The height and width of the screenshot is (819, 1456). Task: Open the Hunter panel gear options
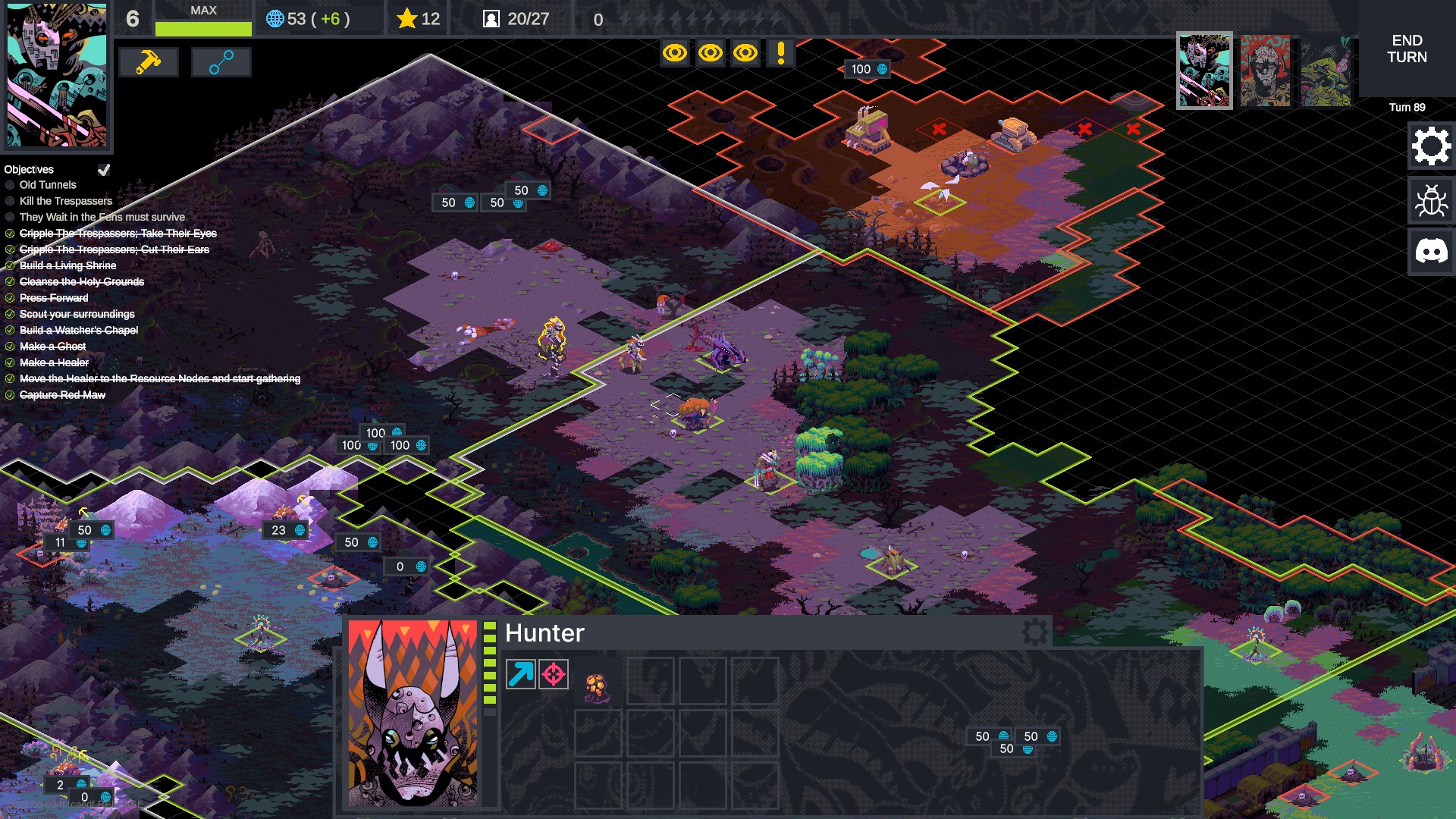(1034, 632)
